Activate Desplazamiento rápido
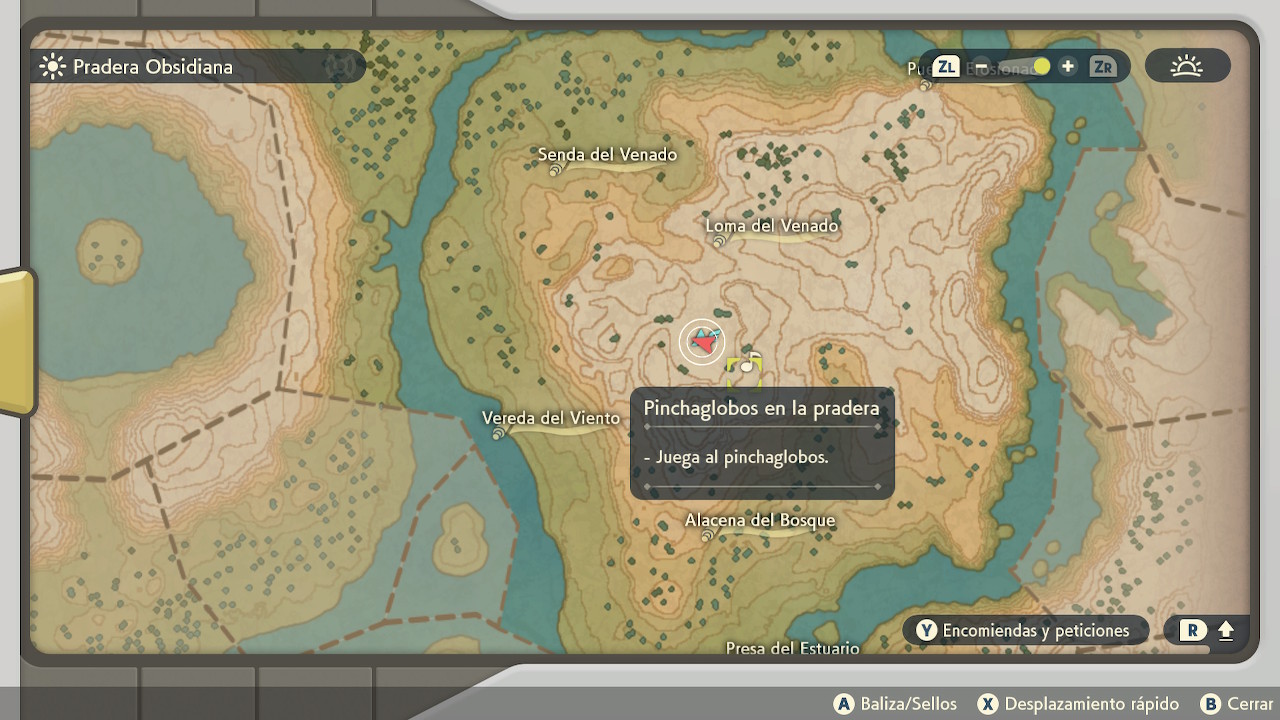This screenshot has width=1280, height=720. 1078,704
